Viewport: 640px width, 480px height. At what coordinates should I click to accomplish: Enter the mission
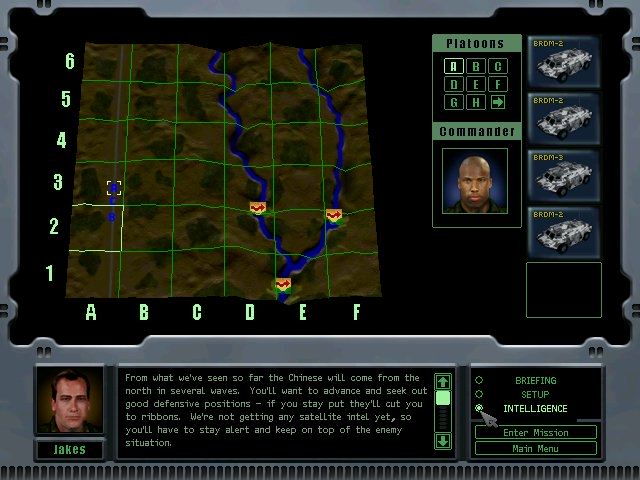pyautogui.click(x=536, y=433)
